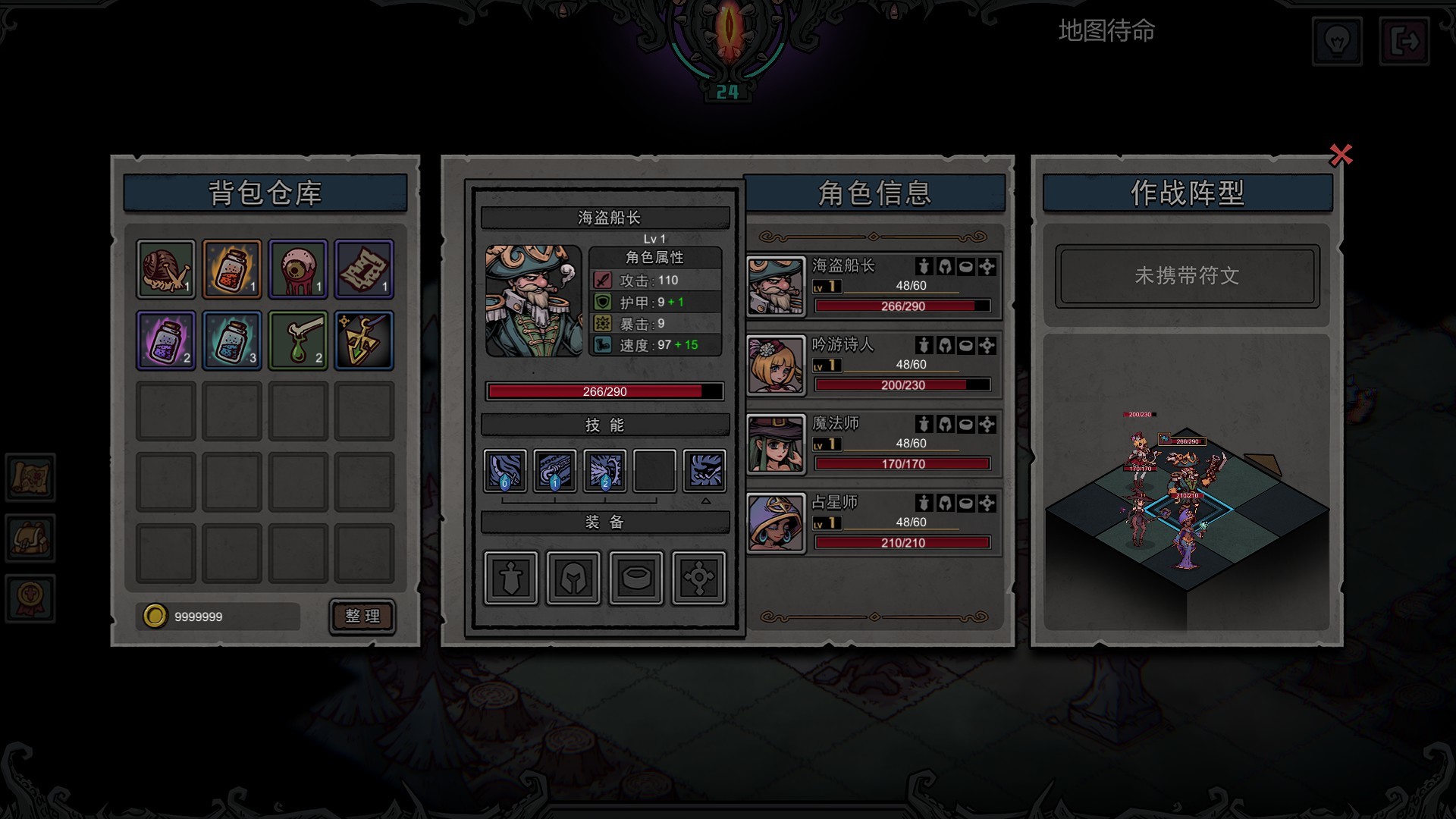Image resolution: width=1456 pixels, height=819 pixels.
Task: Switch to the 作战阵型 panel header
Action: click(1187, 193)
